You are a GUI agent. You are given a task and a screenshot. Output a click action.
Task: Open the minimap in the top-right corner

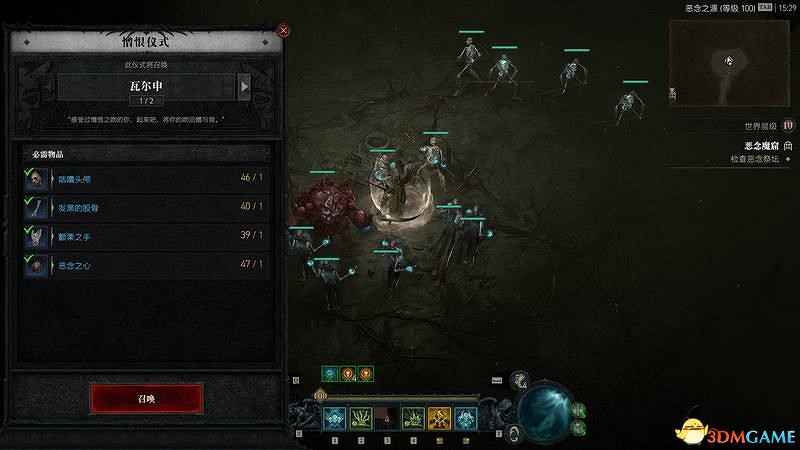pos(729,63)
